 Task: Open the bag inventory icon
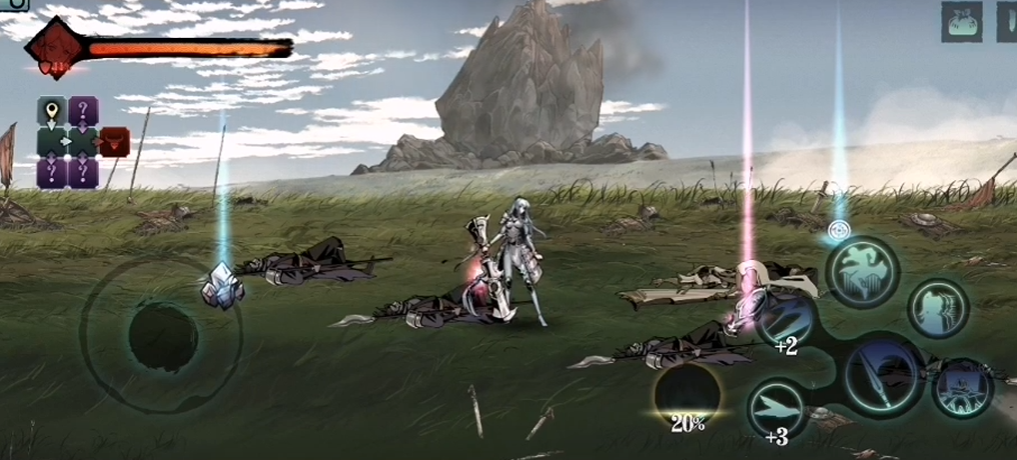coord(961,21)
